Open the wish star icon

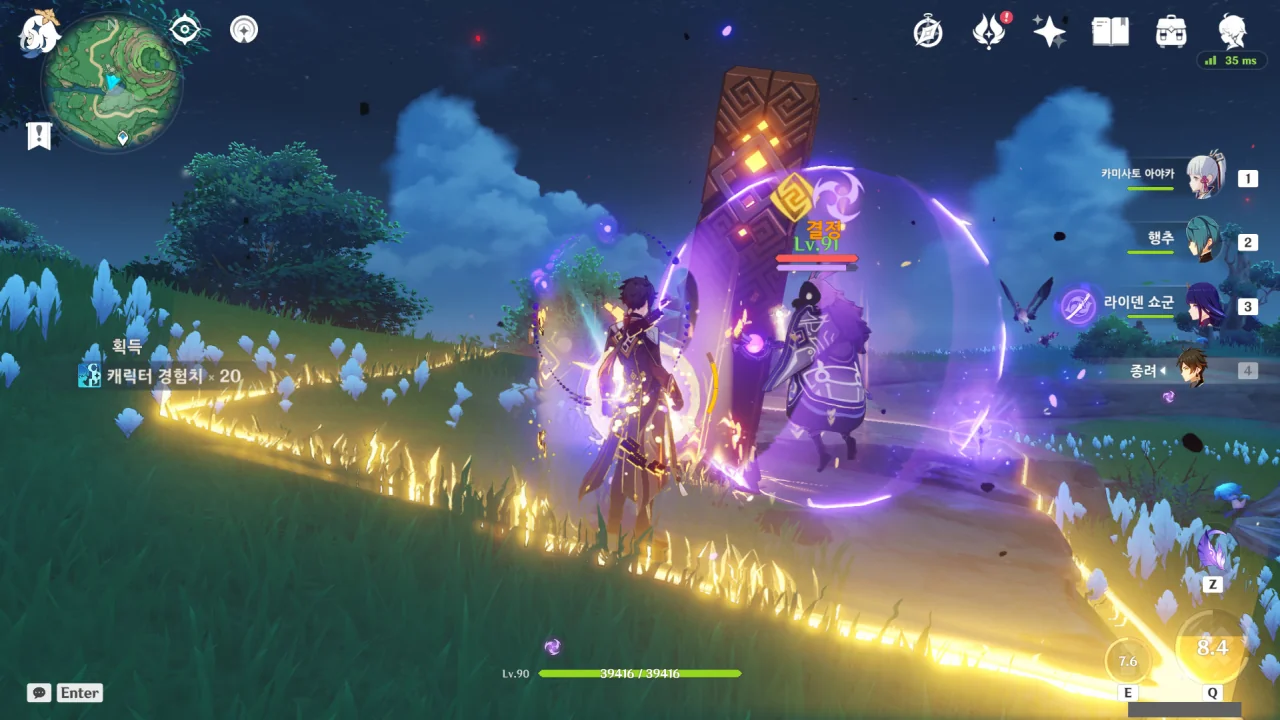[1049, 32]
